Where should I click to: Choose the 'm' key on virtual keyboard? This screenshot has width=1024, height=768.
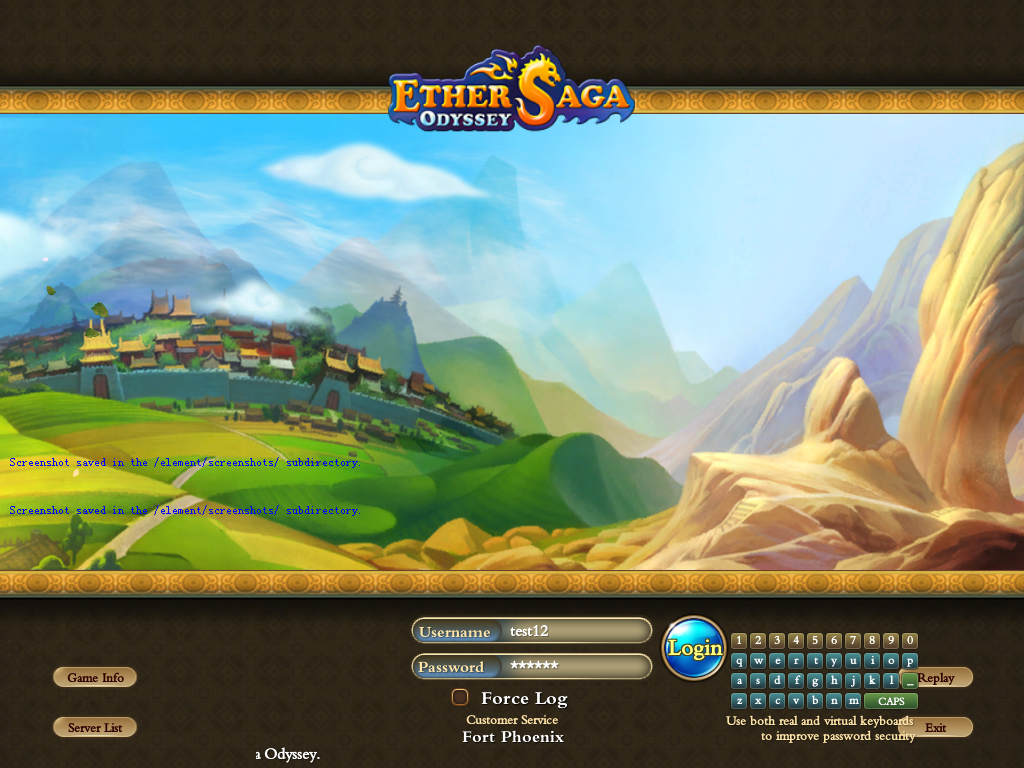853,701
